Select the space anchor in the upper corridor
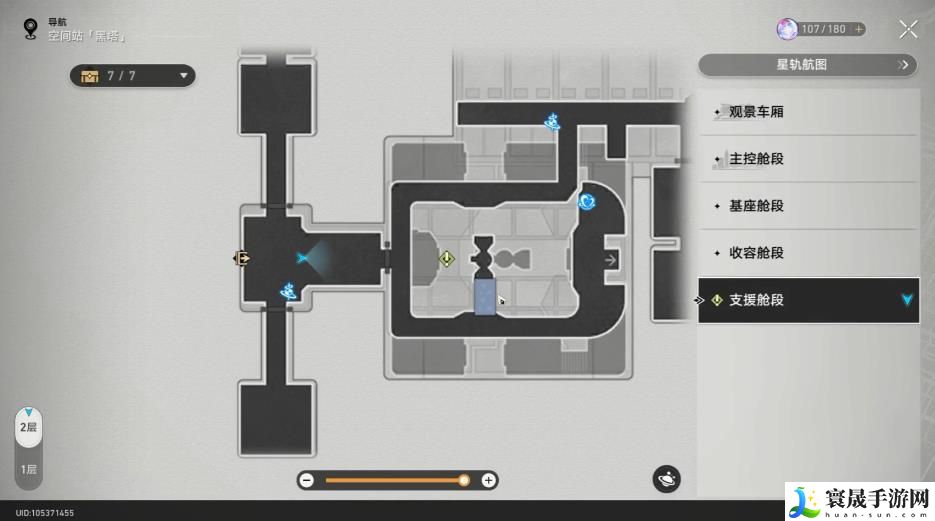This screenshot has width=935, height=521. 552,122
